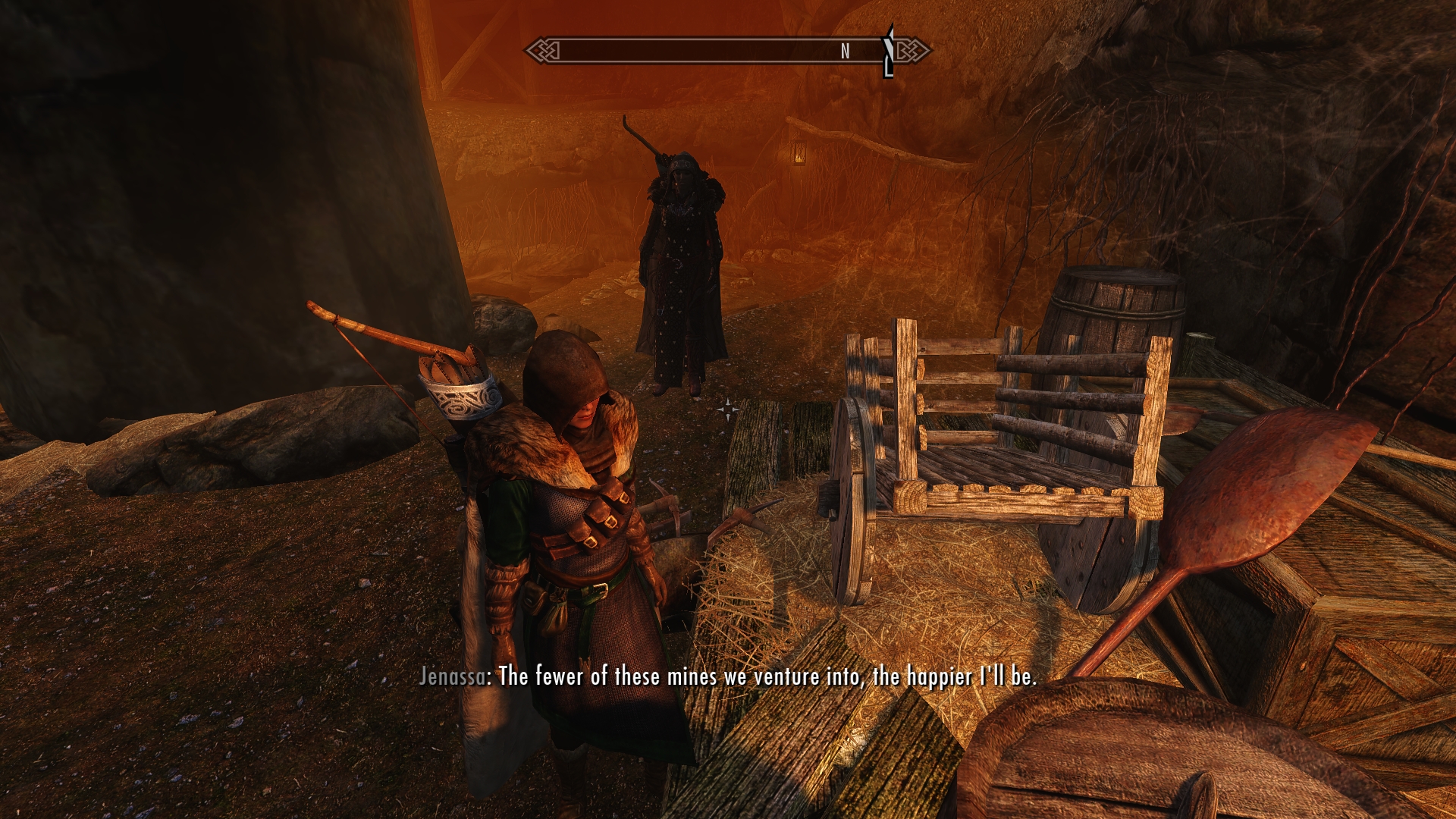1456x819 pixels.
Task: Select the white marker on the compass
Action: [889, 50]
